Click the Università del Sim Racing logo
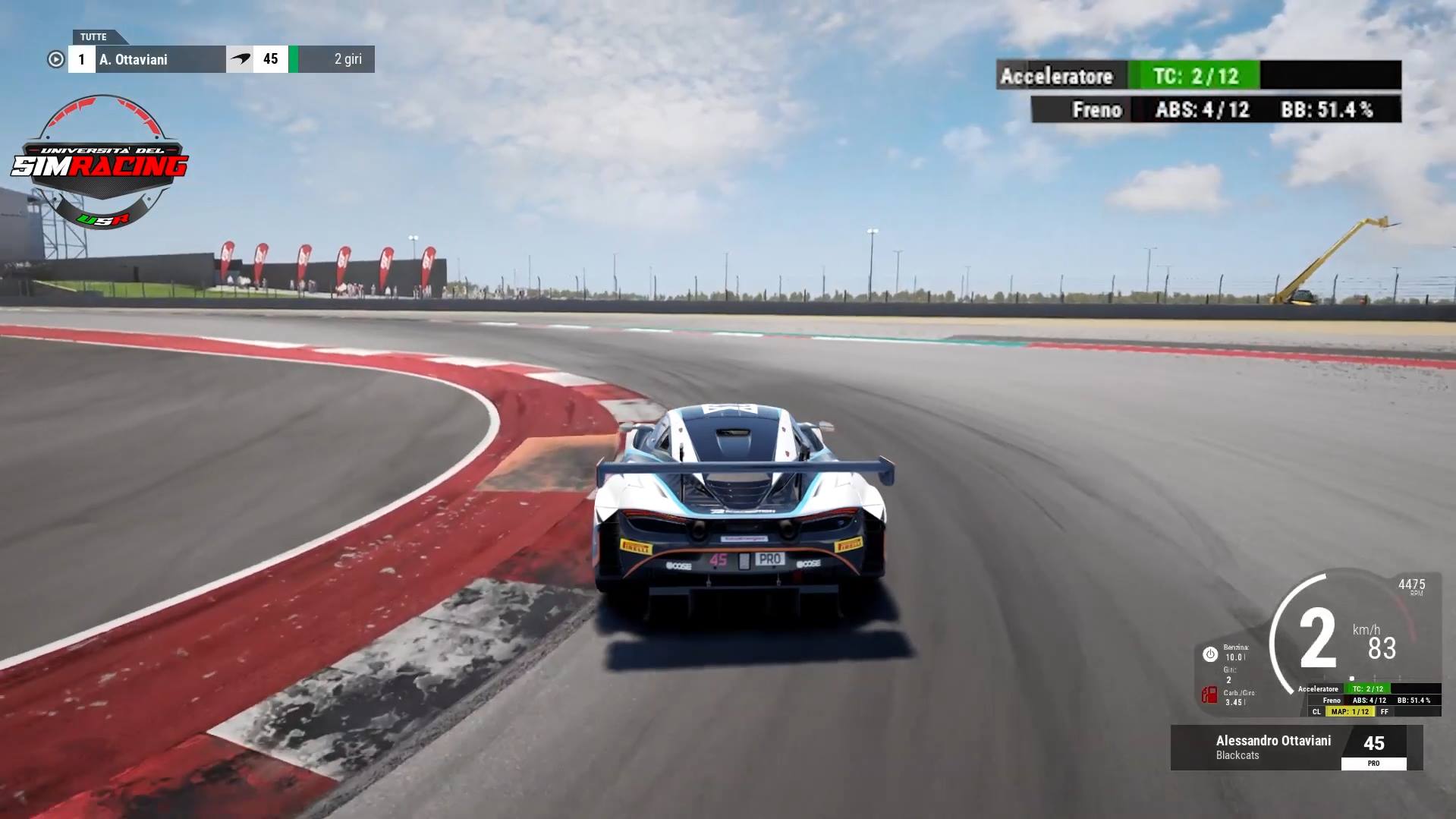The image size is (1456, 819). coord(100,163)
